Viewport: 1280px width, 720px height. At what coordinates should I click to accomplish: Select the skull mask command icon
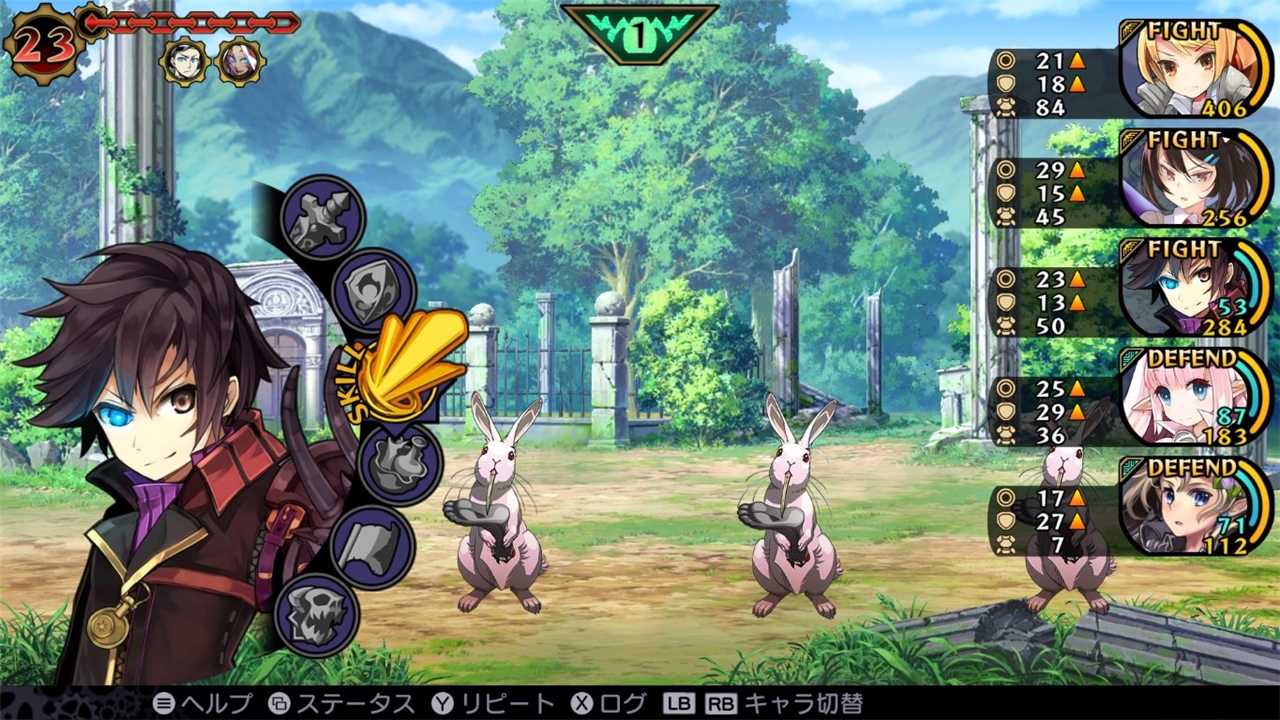point(316,614)
